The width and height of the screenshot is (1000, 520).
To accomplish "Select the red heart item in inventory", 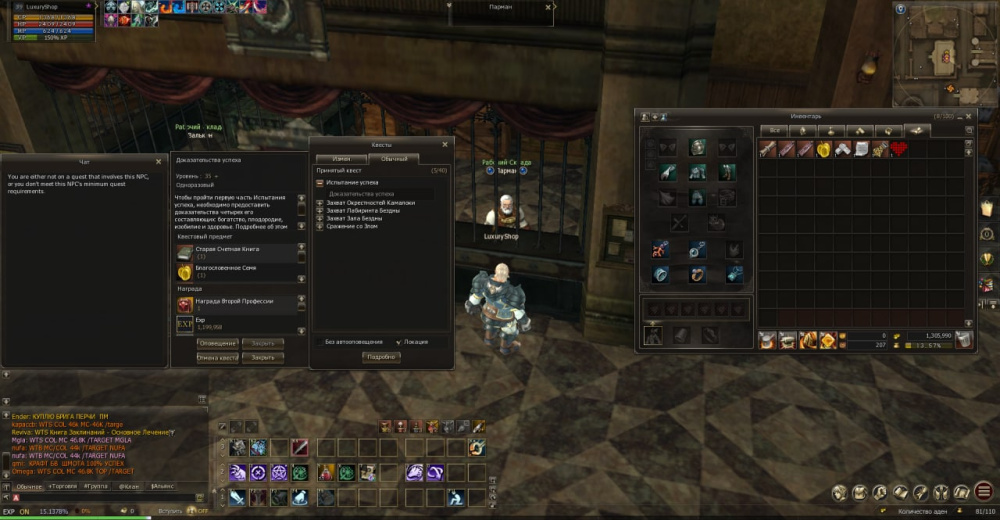I will pyautogui.click(x=898, y=149).
